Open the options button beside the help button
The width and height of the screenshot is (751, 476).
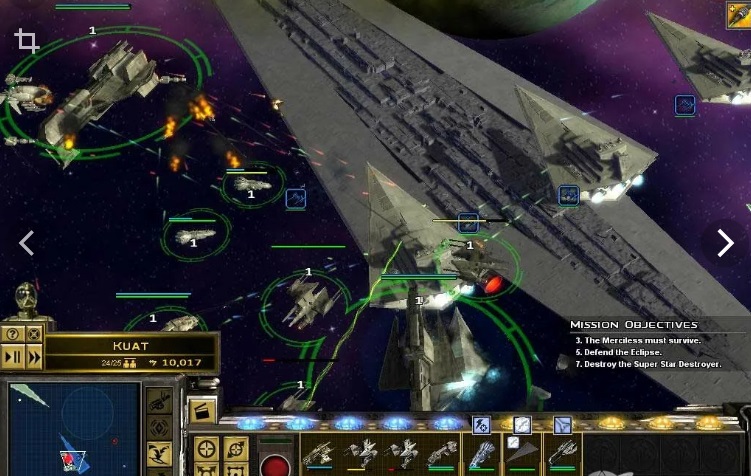coord(34,335)
